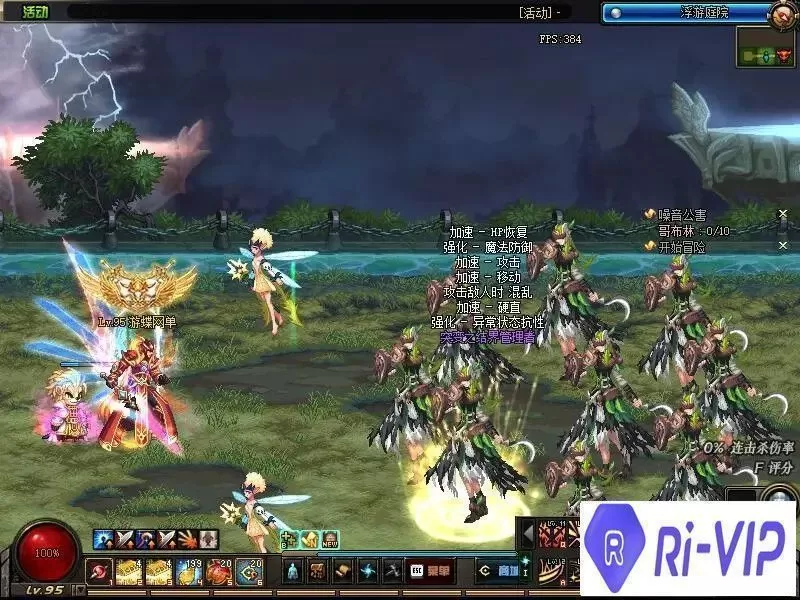Open the 活动 tab at top-left
The width and height of the screenshot is (800, 600).
(35, 12)
